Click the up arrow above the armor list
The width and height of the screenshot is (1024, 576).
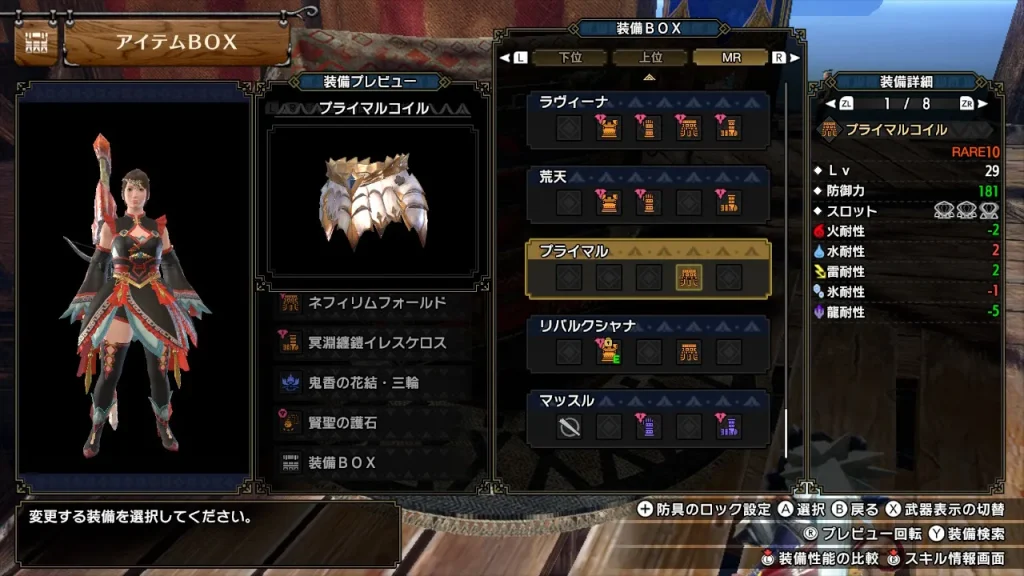coord(649,77)
